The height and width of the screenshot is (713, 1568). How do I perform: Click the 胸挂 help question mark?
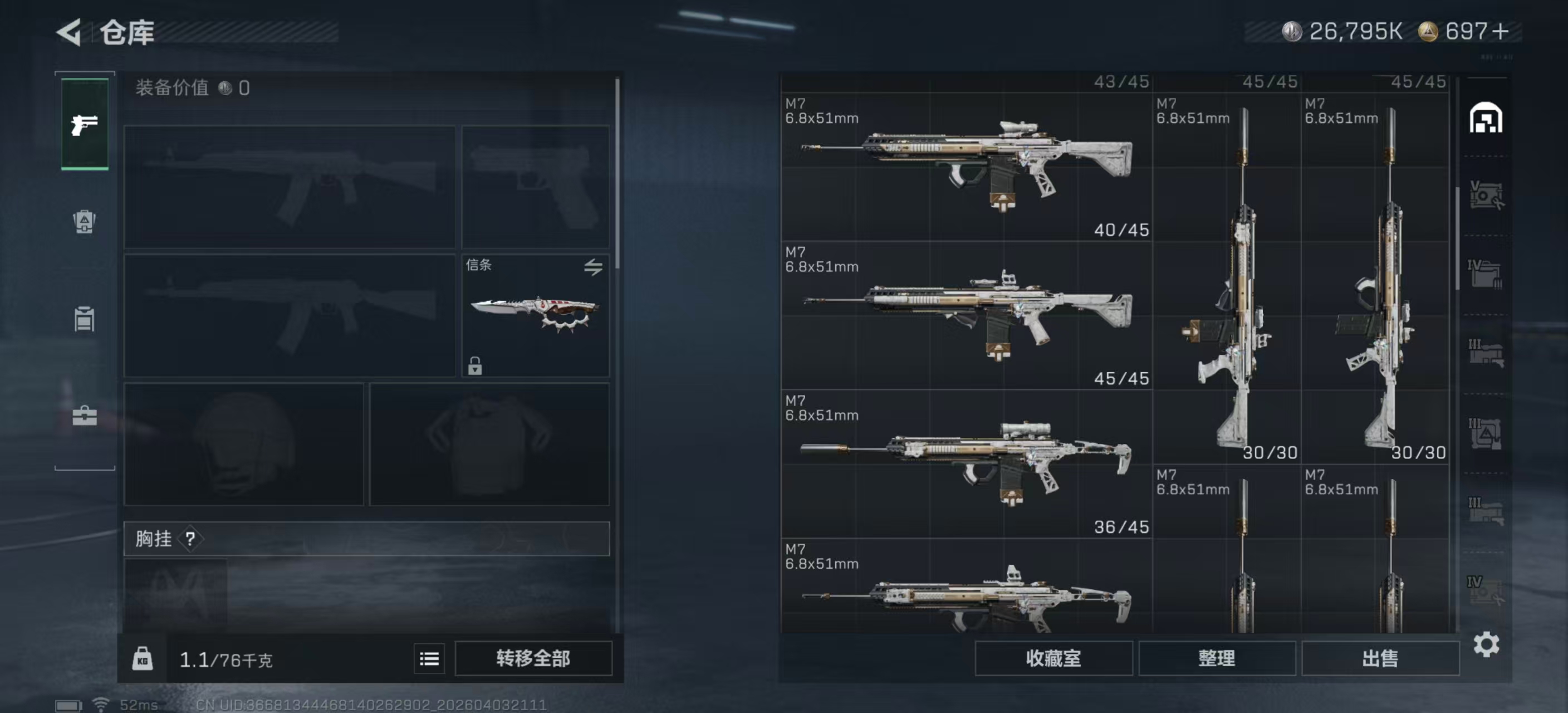[x=190, y=539]
